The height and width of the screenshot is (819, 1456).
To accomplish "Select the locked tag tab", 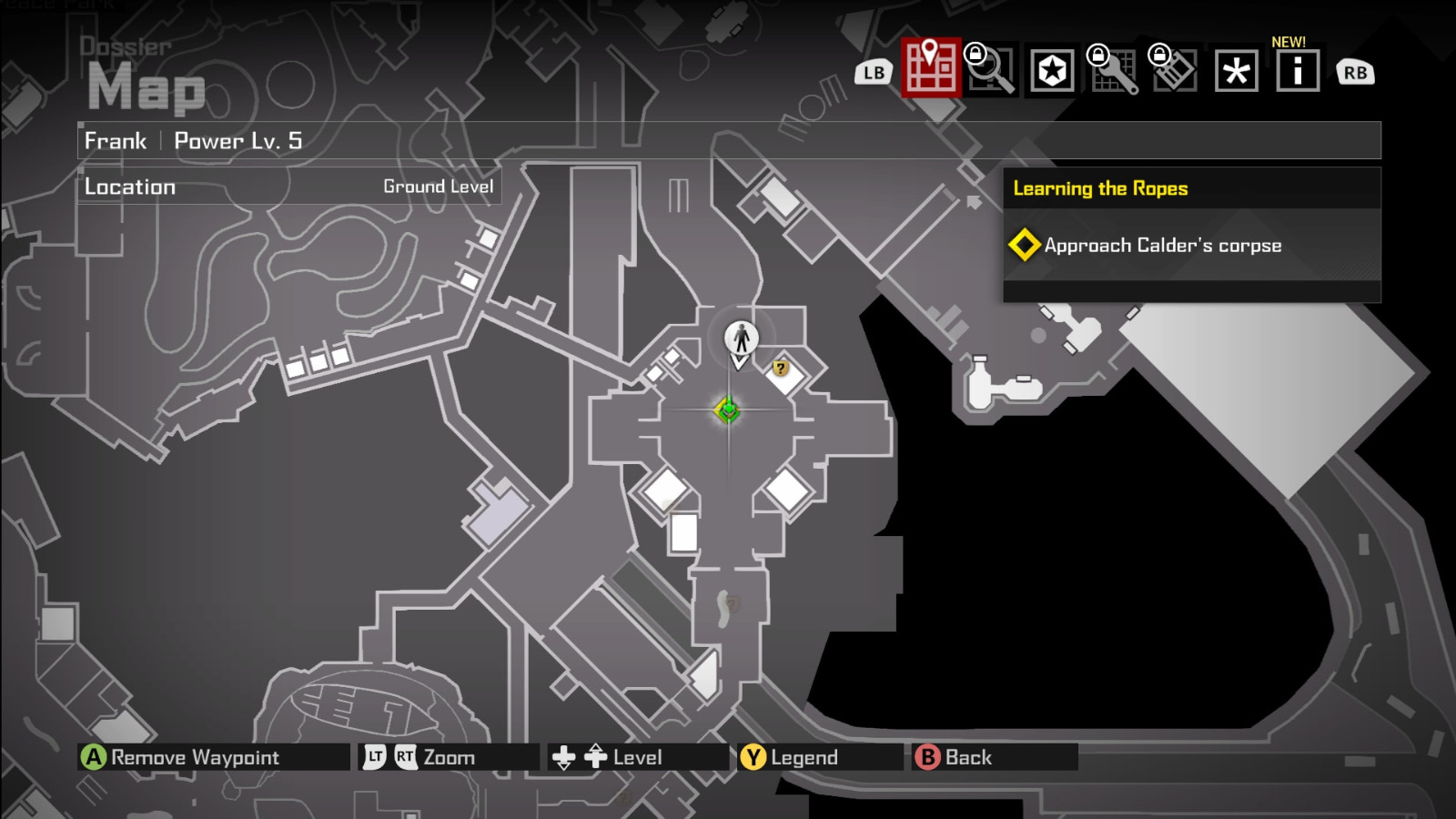I will click(x=1174, y=71).
